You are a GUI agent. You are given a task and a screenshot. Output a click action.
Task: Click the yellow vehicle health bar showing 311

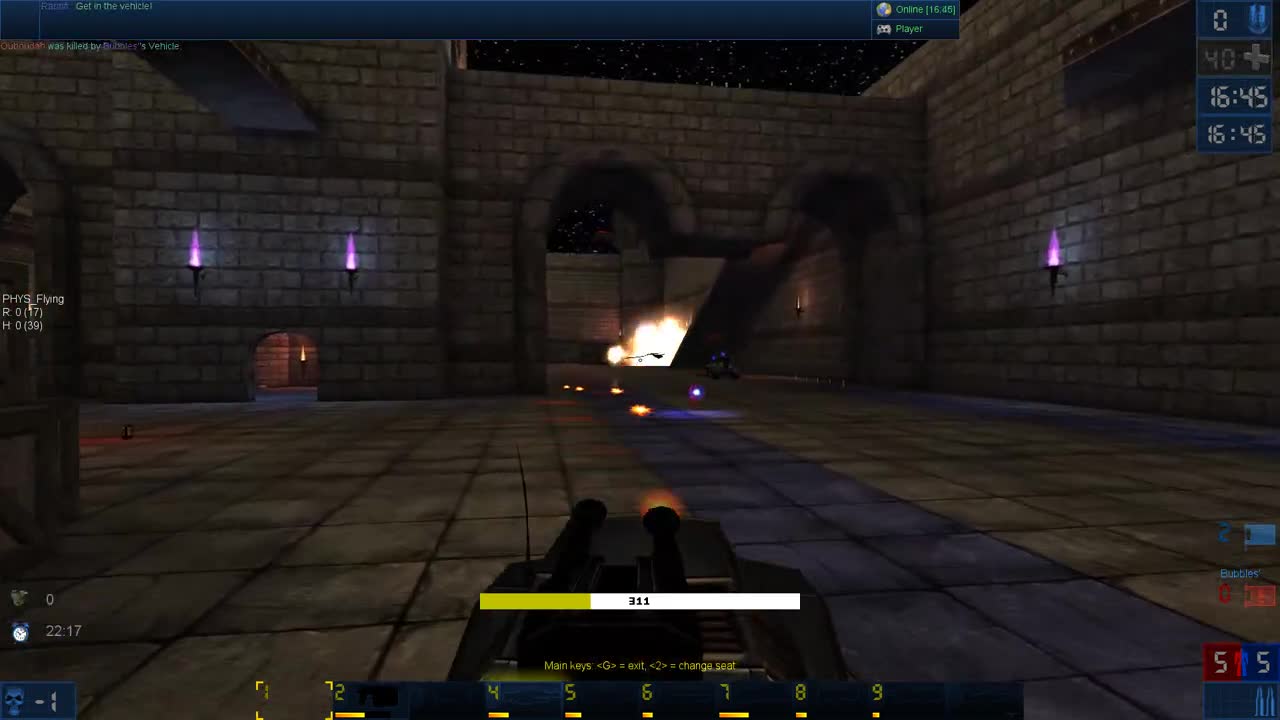(640, 601)
